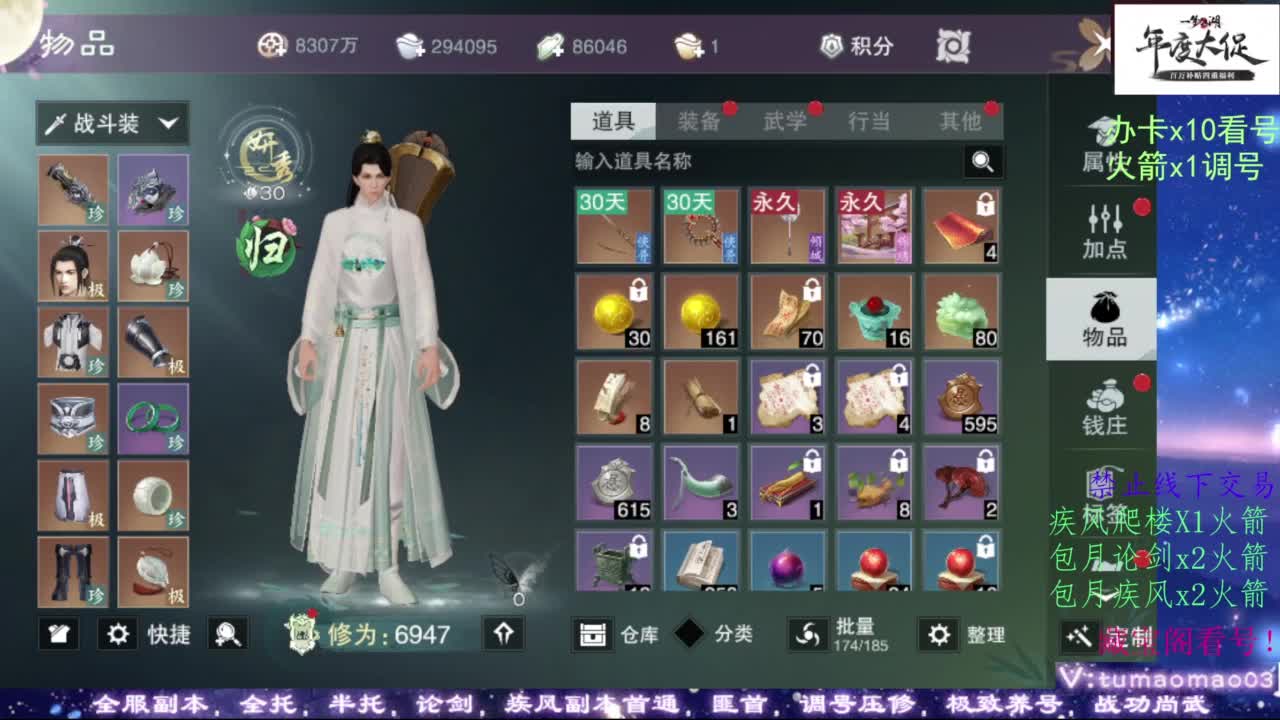This screenshot has width=1280, height=720.
Task: Select the 加点 (Attribute points) sidebar icon
Action: (1104, 228)
